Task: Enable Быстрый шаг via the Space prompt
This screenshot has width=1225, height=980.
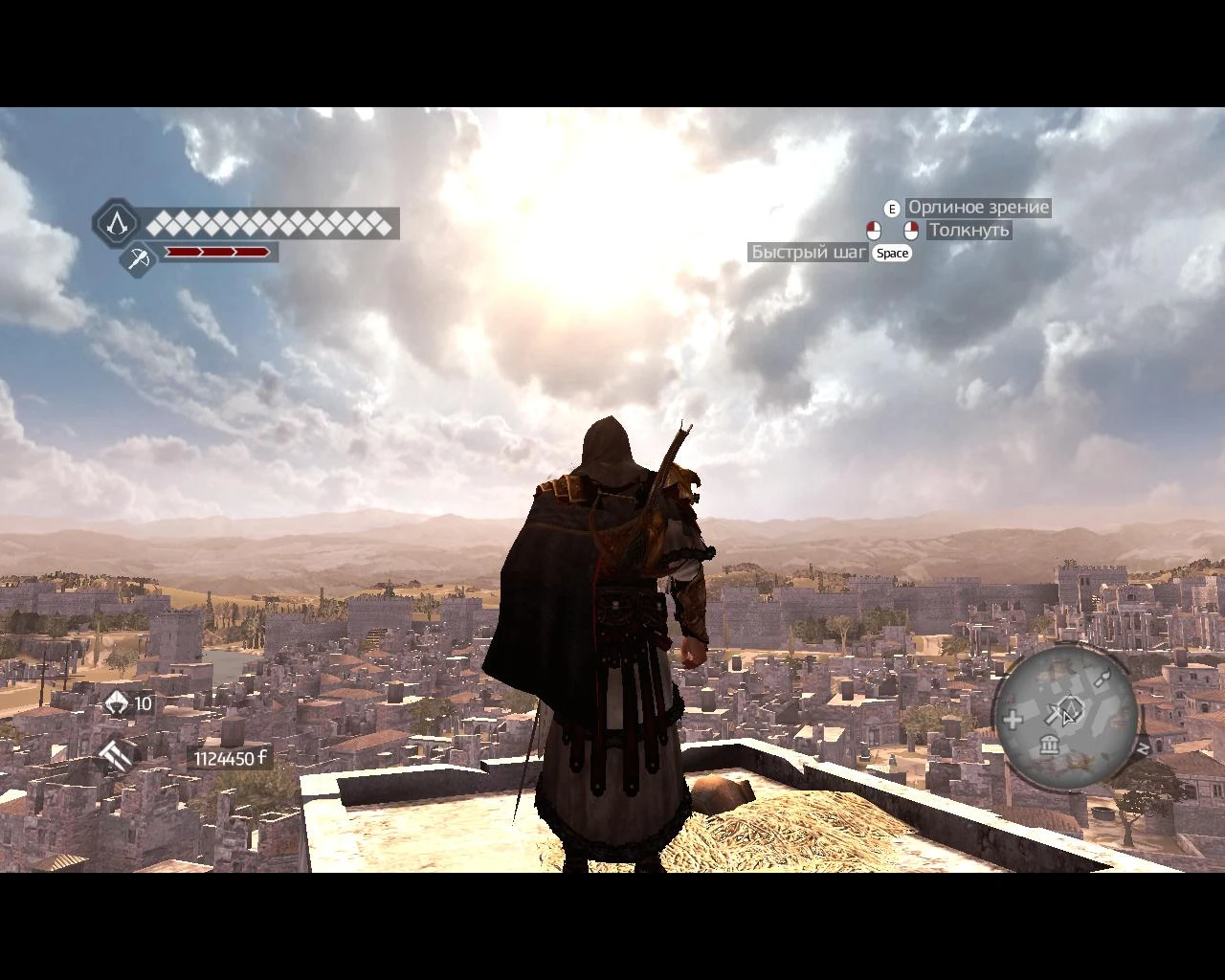Action: click(x=891, y=254)
